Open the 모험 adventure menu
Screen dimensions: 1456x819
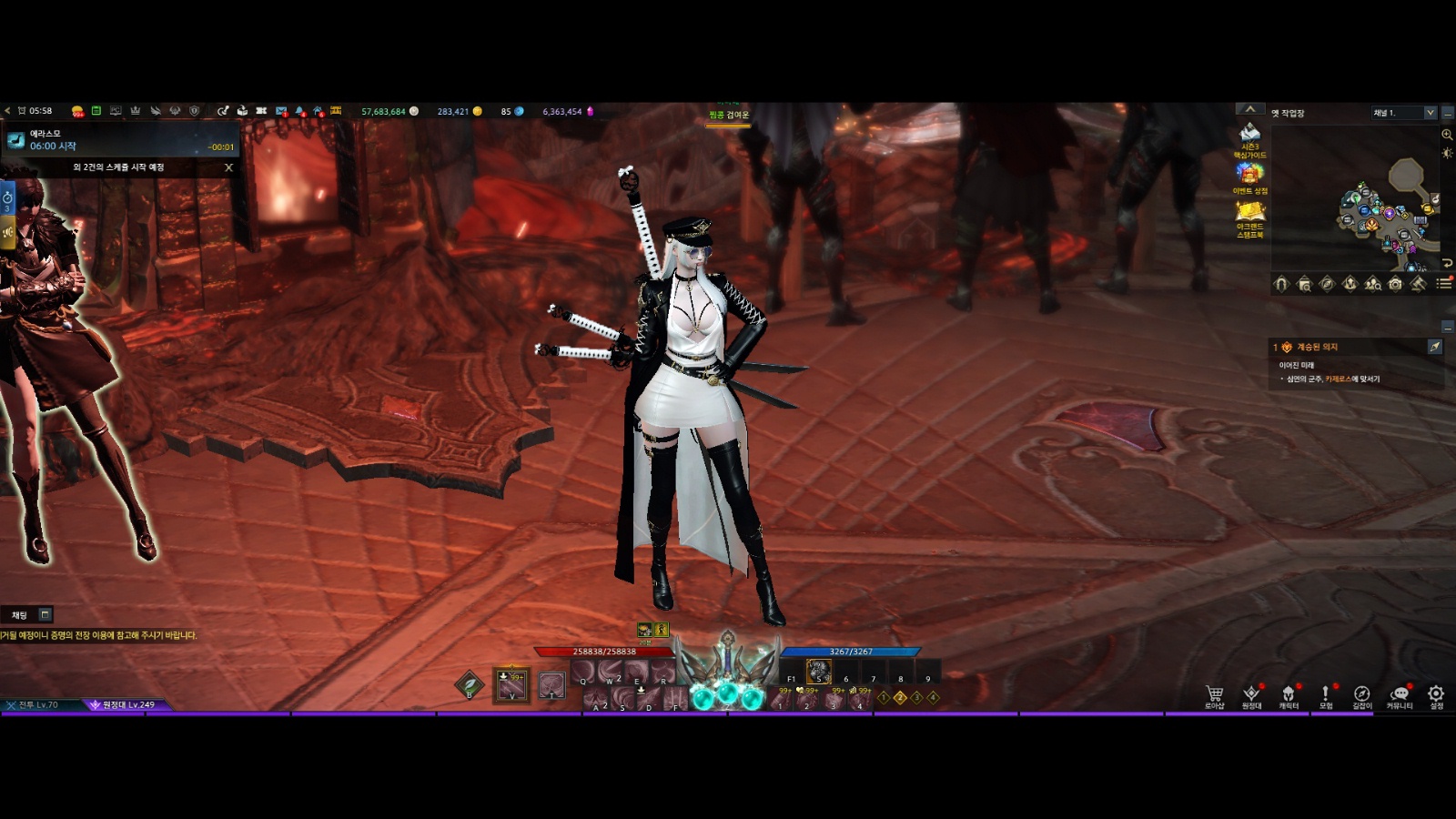tap(1326, 695)
